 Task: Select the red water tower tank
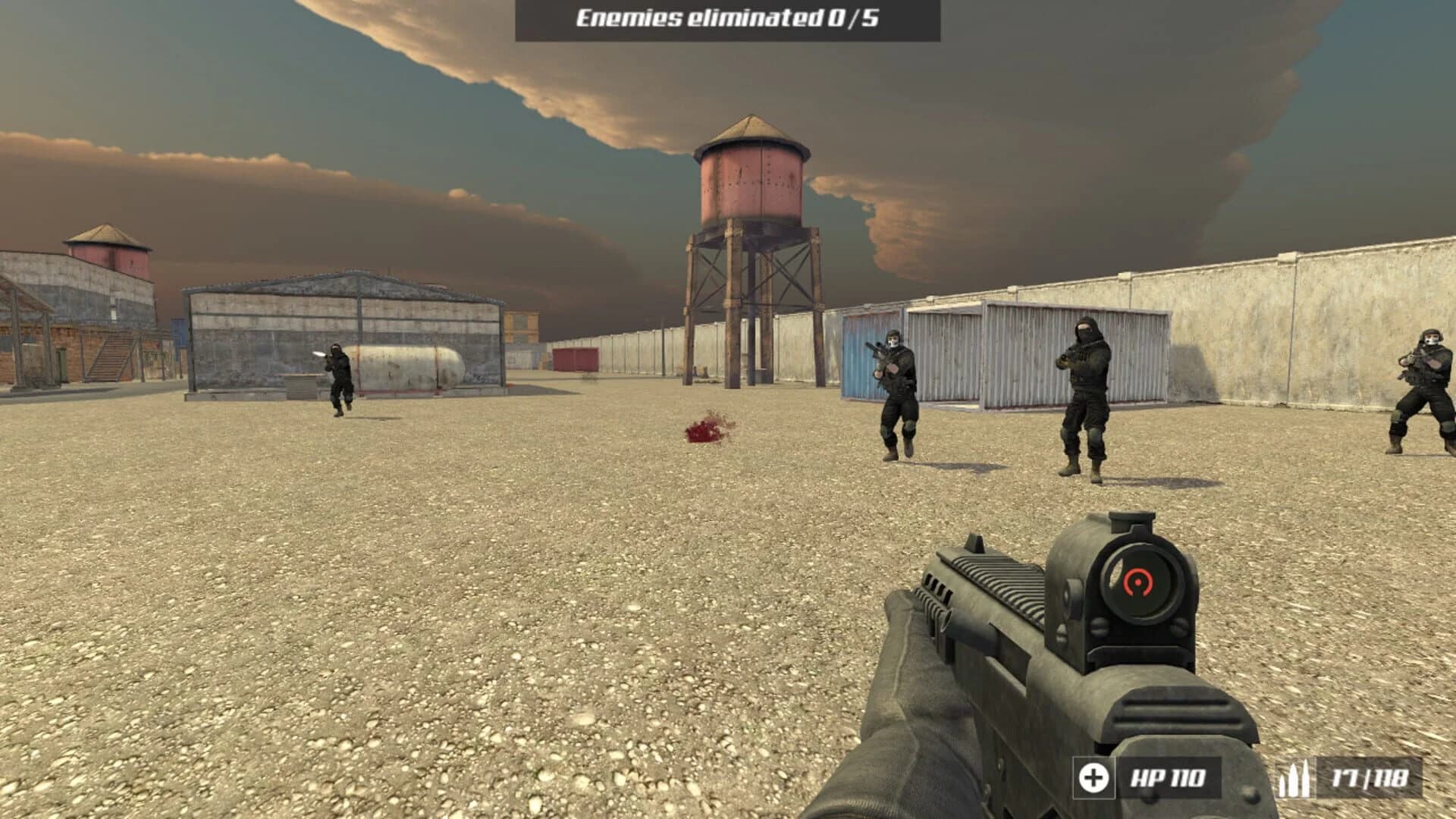pos(752,182)
